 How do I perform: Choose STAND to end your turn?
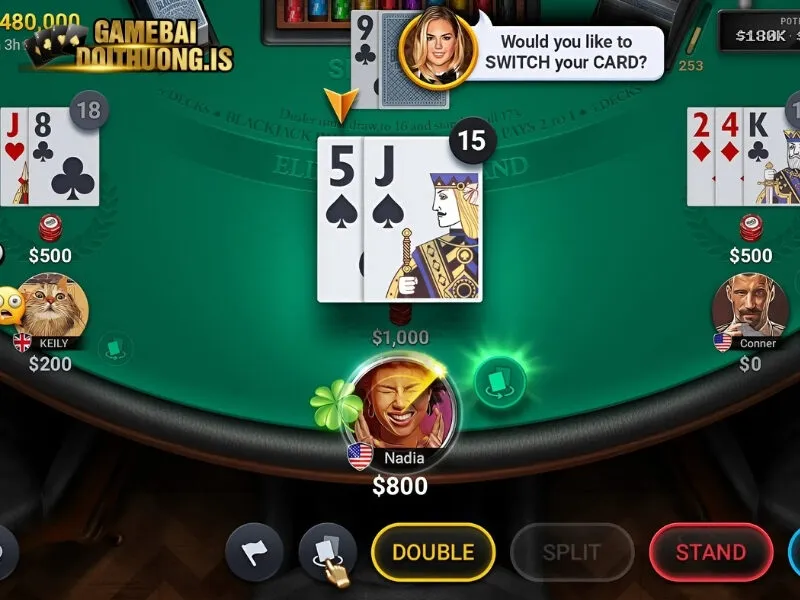[710, 552]
